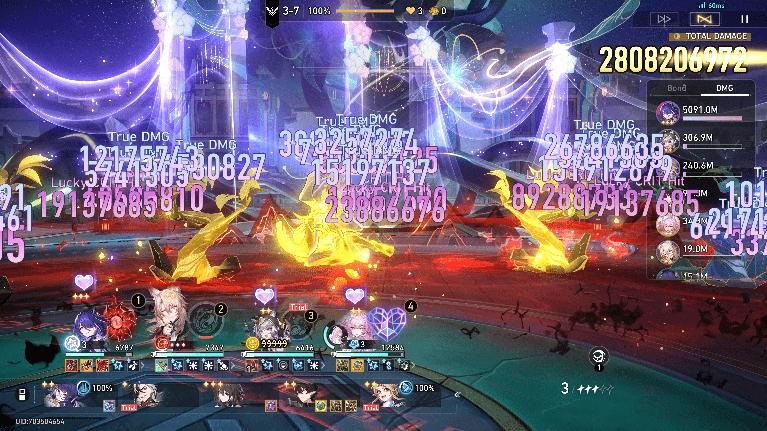The height and width of the screenshot is (431, 767).
Task: Pause the battle
Action: [744, 19]
